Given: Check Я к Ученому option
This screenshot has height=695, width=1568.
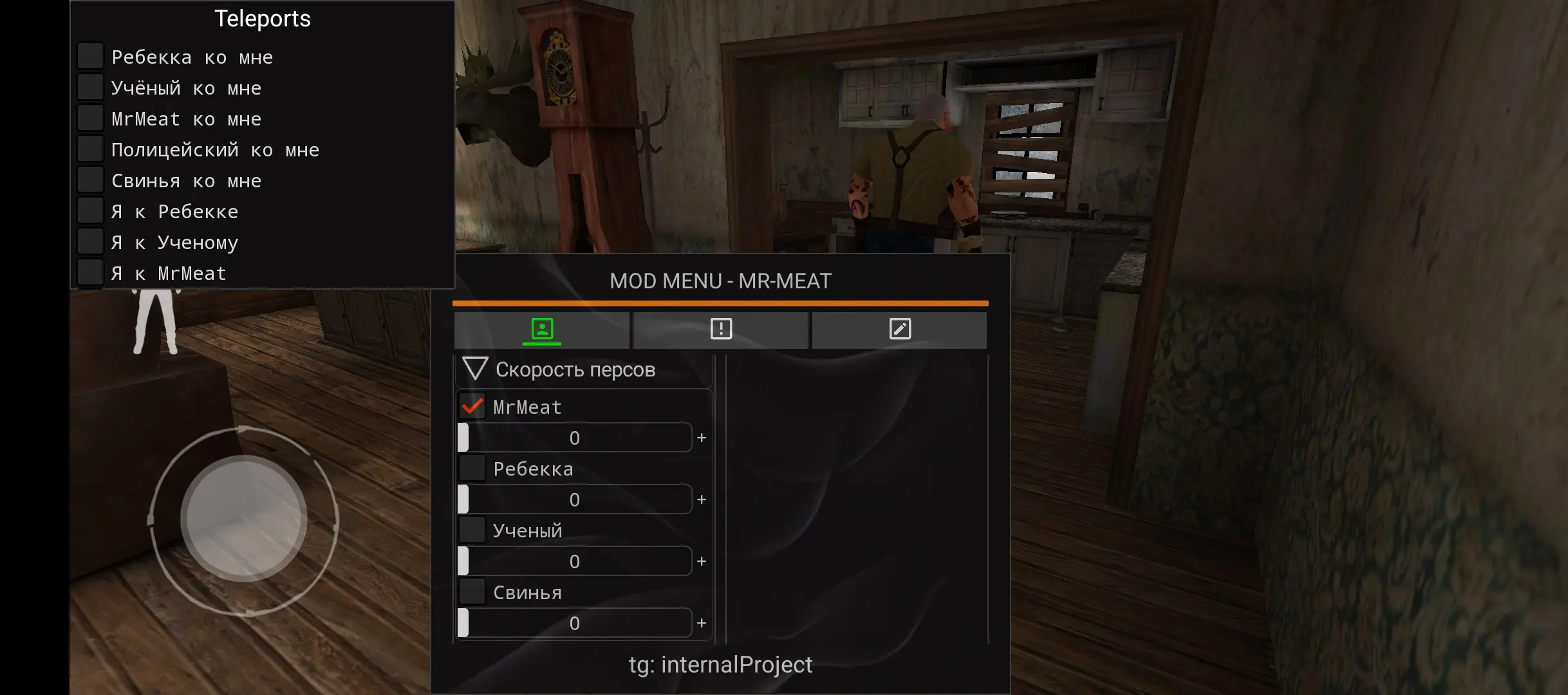Looking at the screenshot, I should 90,240.
